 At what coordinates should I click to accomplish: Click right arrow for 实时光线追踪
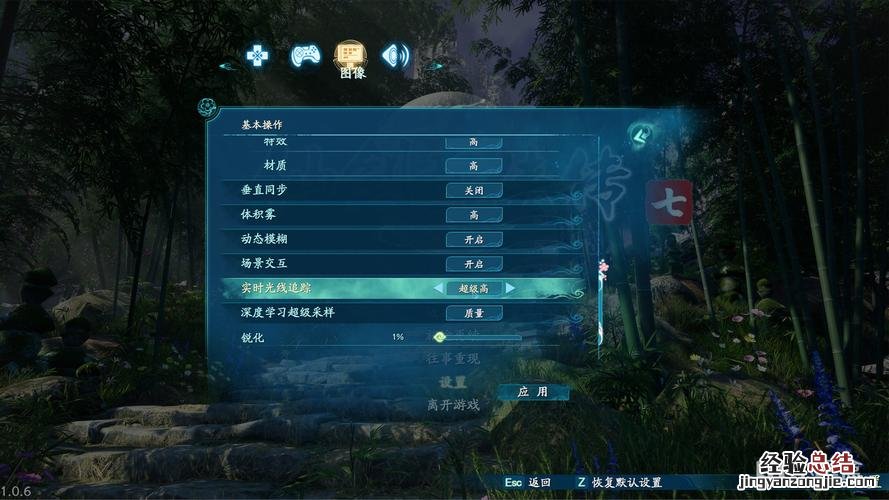[510, 288]
